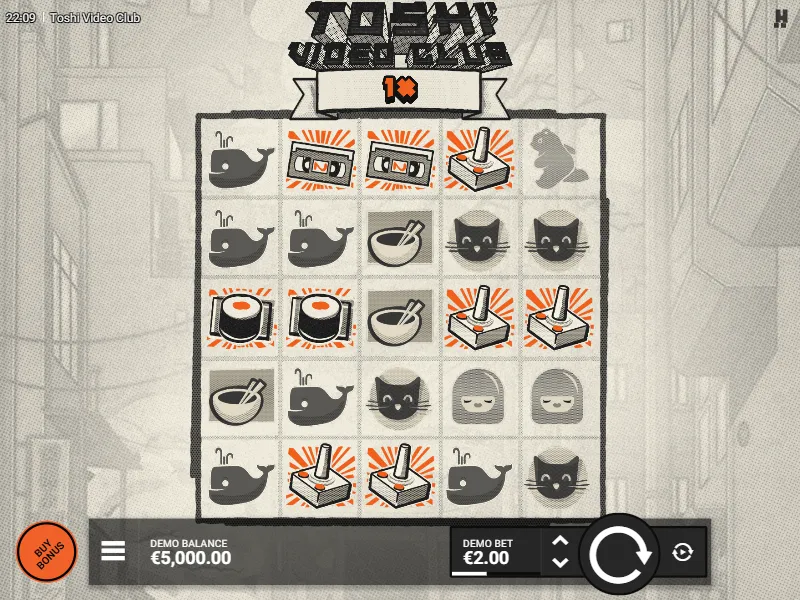Spin the reels with the circular arrow
800x600 pixels.
click(619, 553)
